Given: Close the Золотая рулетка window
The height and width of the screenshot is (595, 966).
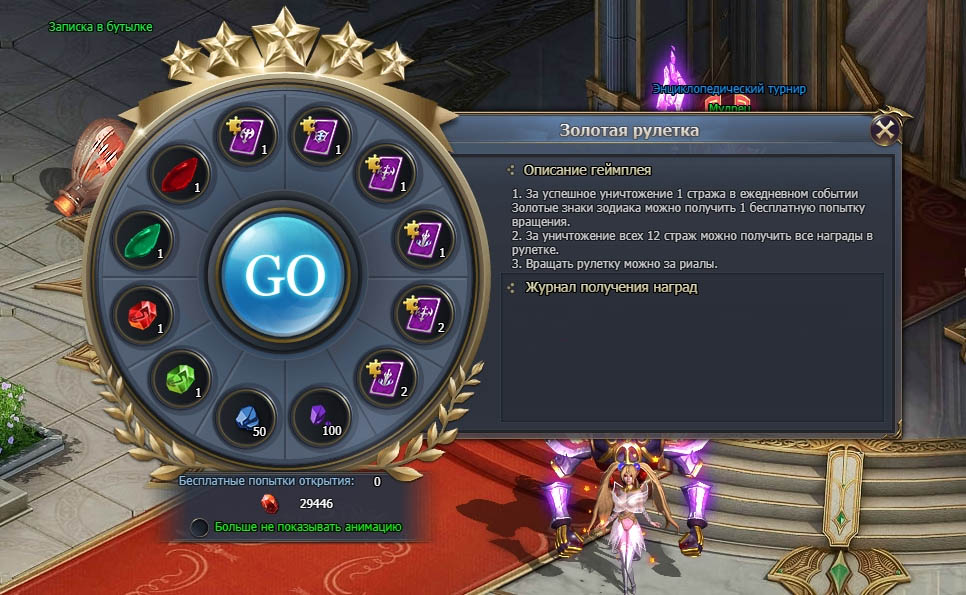Looking at the screenshot, I should tap(884, 130).
